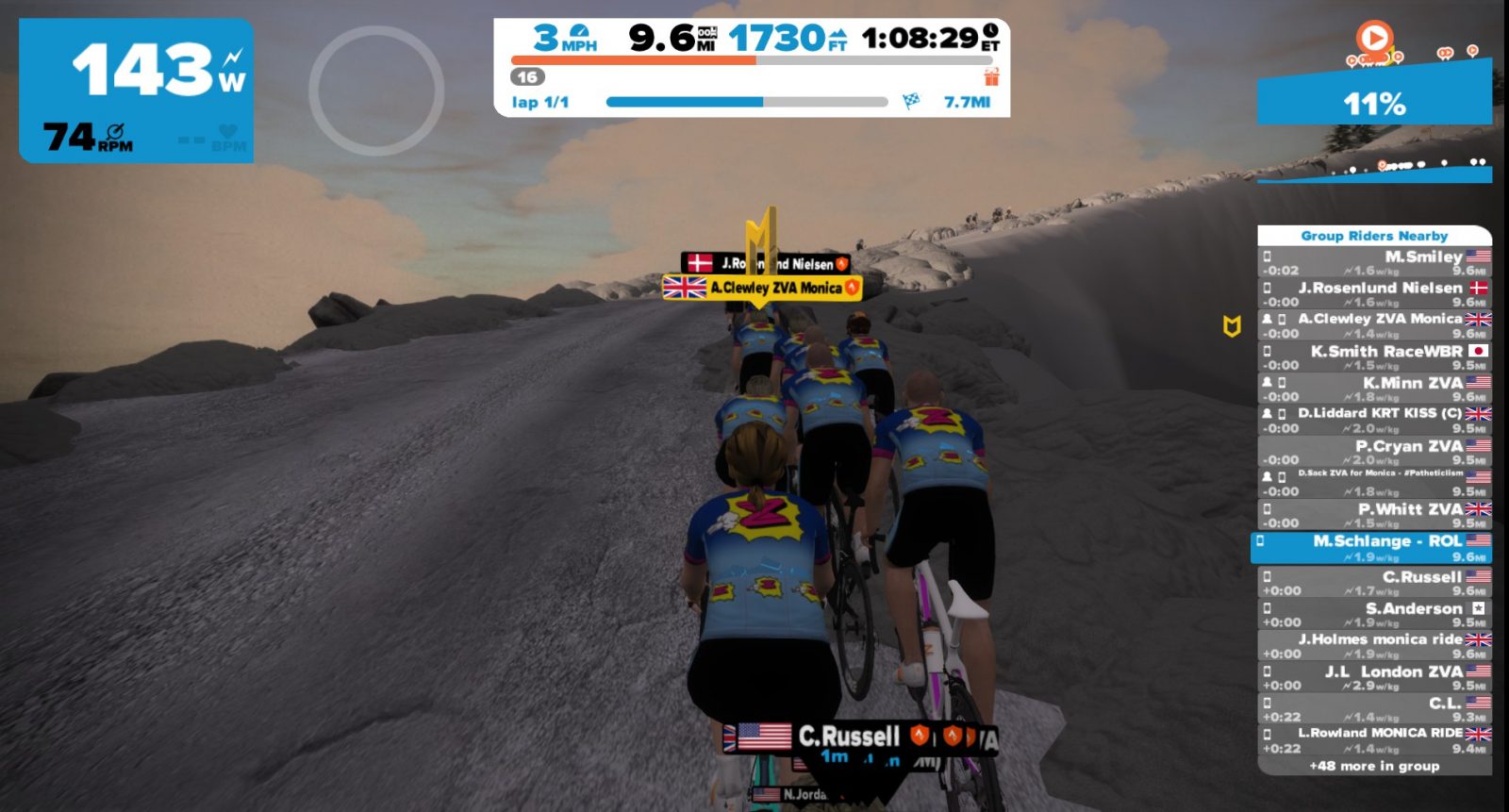1509x812 pixels.
Task: Click the C.Russell row in the riders list
Action: [1374, 583]
